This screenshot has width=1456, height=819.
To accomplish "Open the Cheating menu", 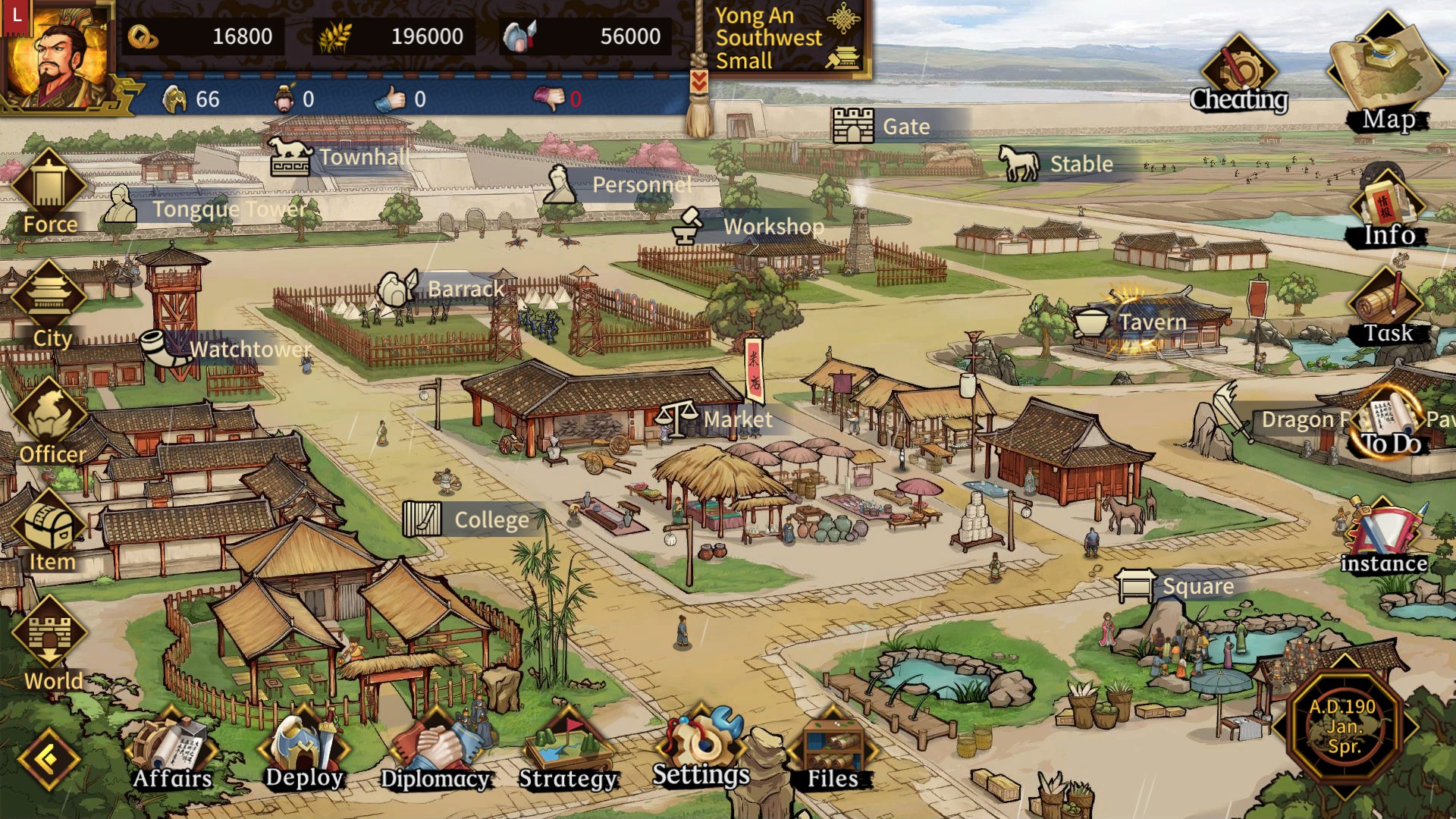I will pos(1238,76).
